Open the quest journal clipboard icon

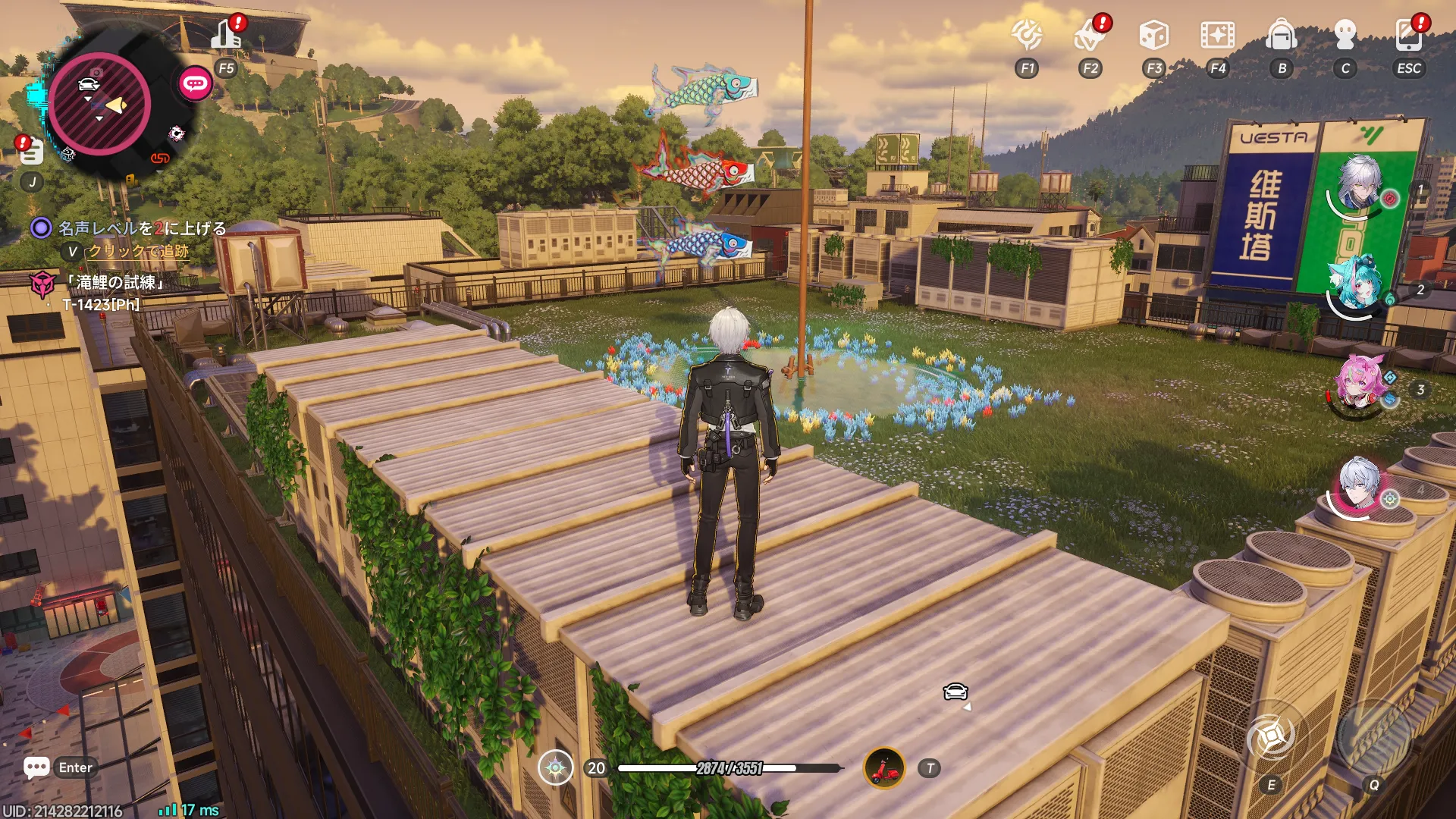(x=31, y=152)
